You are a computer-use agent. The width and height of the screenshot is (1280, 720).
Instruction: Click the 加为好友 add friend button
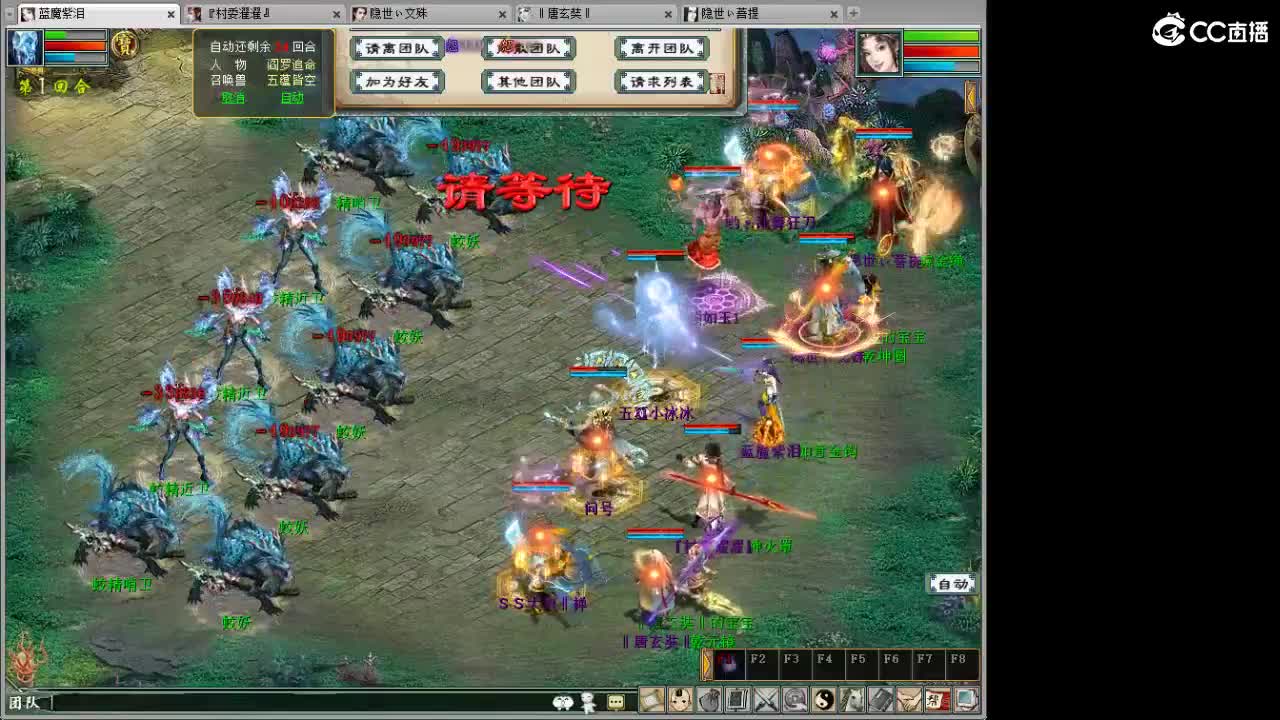click(x=398, y=83)
